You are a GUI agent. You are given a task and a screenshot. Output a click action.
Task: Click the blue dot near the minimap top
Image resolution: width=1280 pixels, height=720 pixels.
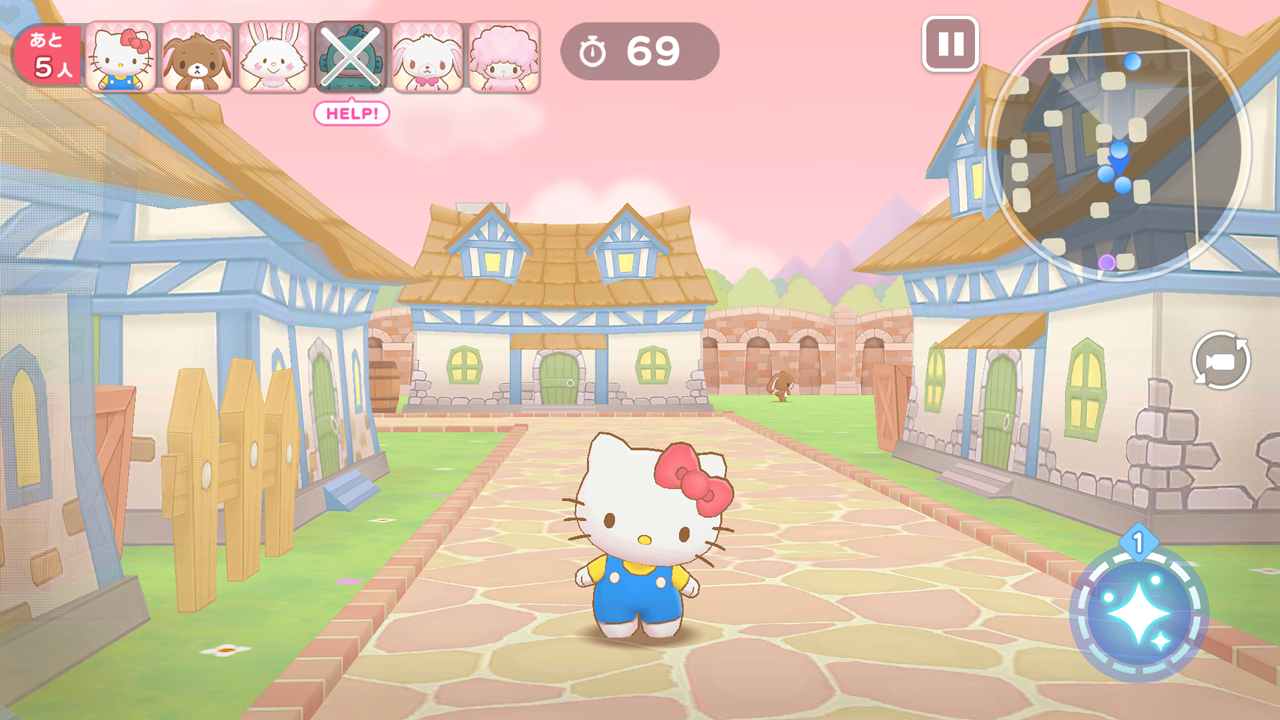(x=1131, y=61)
